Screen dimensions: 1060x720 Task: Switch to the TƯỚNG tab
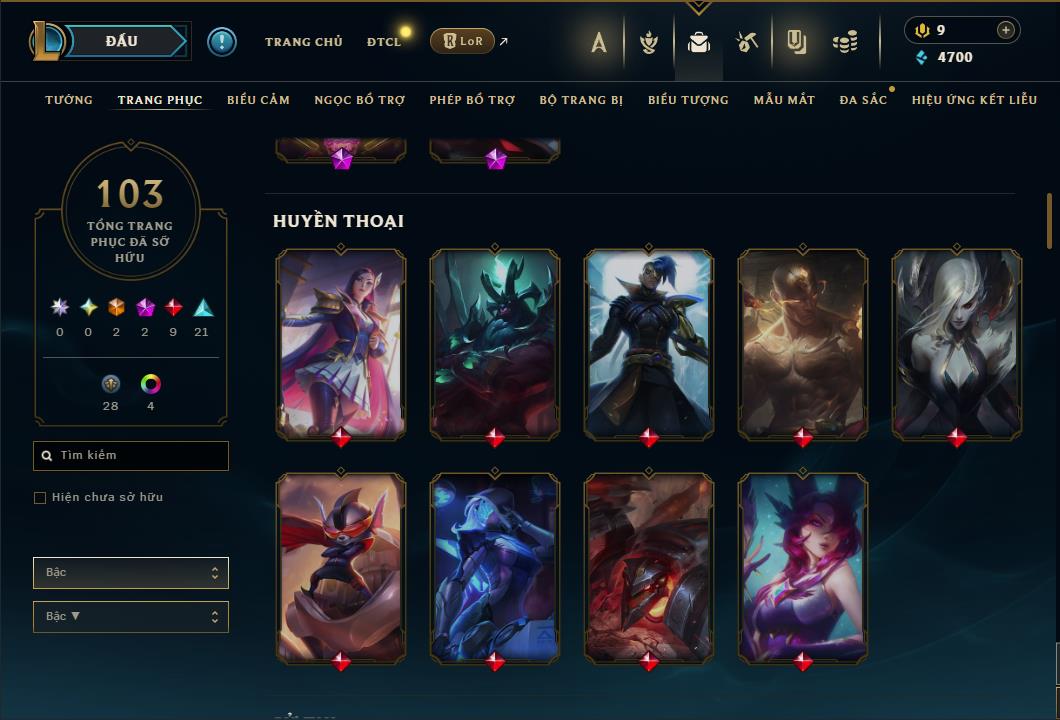[x=69, y=100]
